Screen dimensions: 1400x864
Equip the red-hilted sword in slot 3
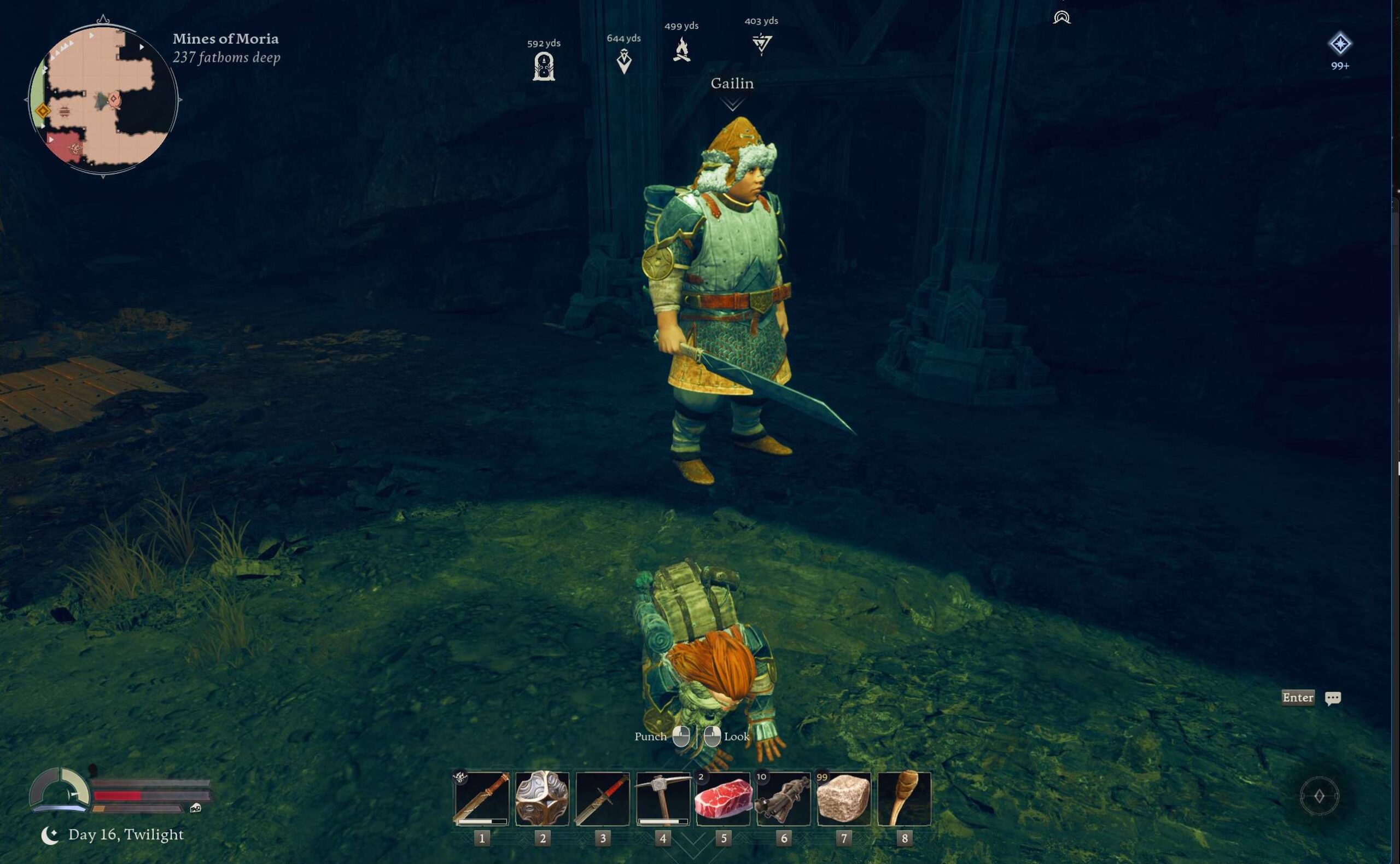(602, 798)
